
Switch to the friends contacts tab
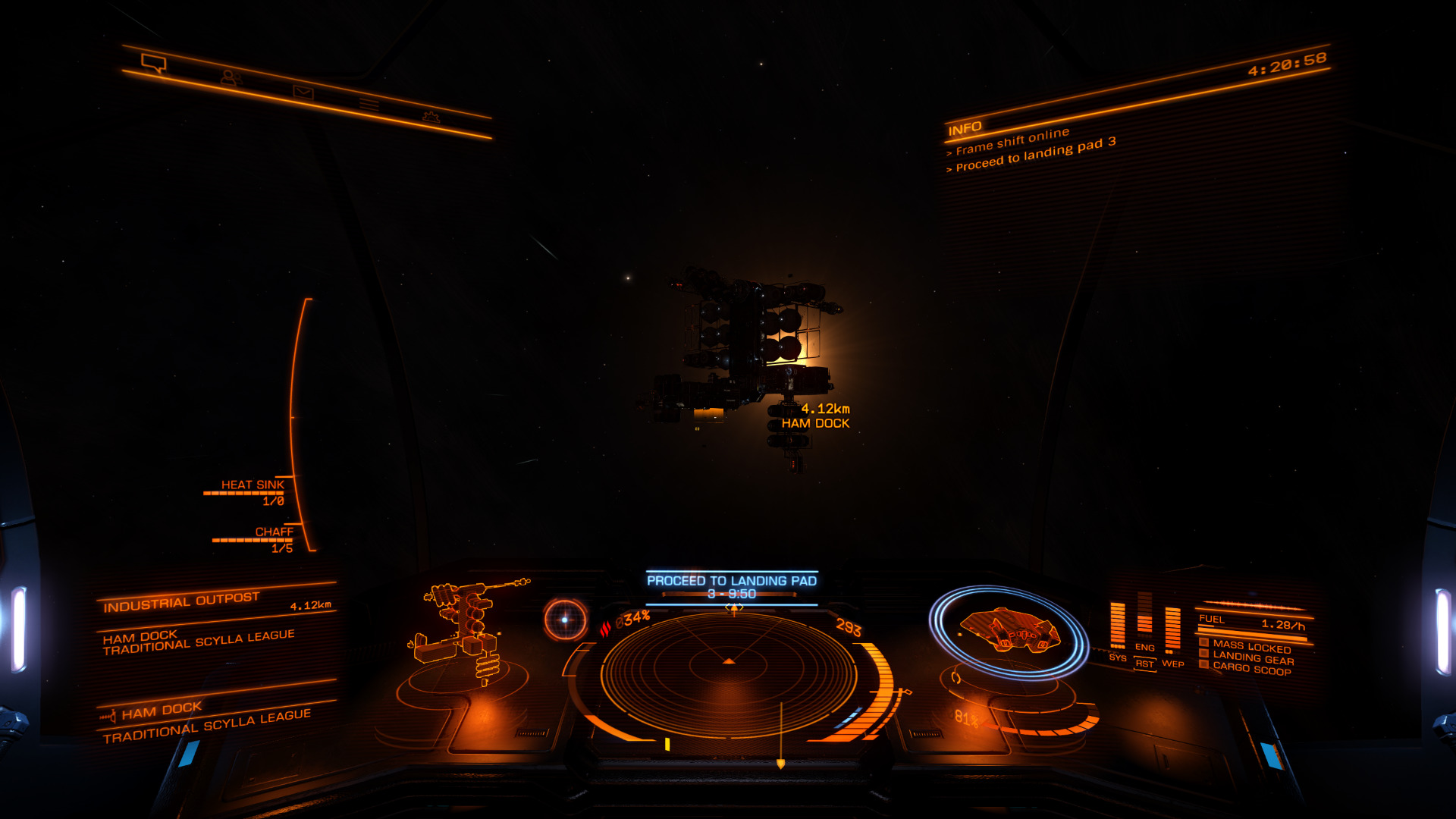[231, 77]
